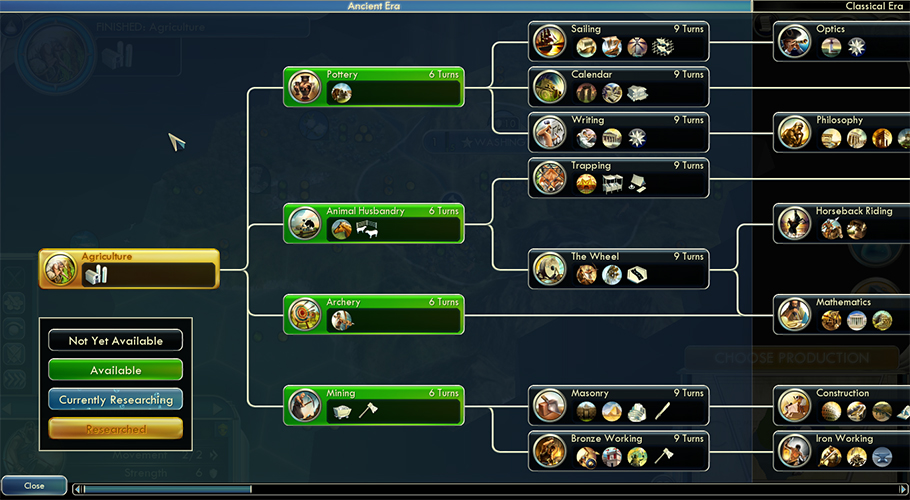This screenshot has height=500, width=910.
Task: Select Animal Husbandry to research
Action: pyautogui.click(x=374, y=223)
